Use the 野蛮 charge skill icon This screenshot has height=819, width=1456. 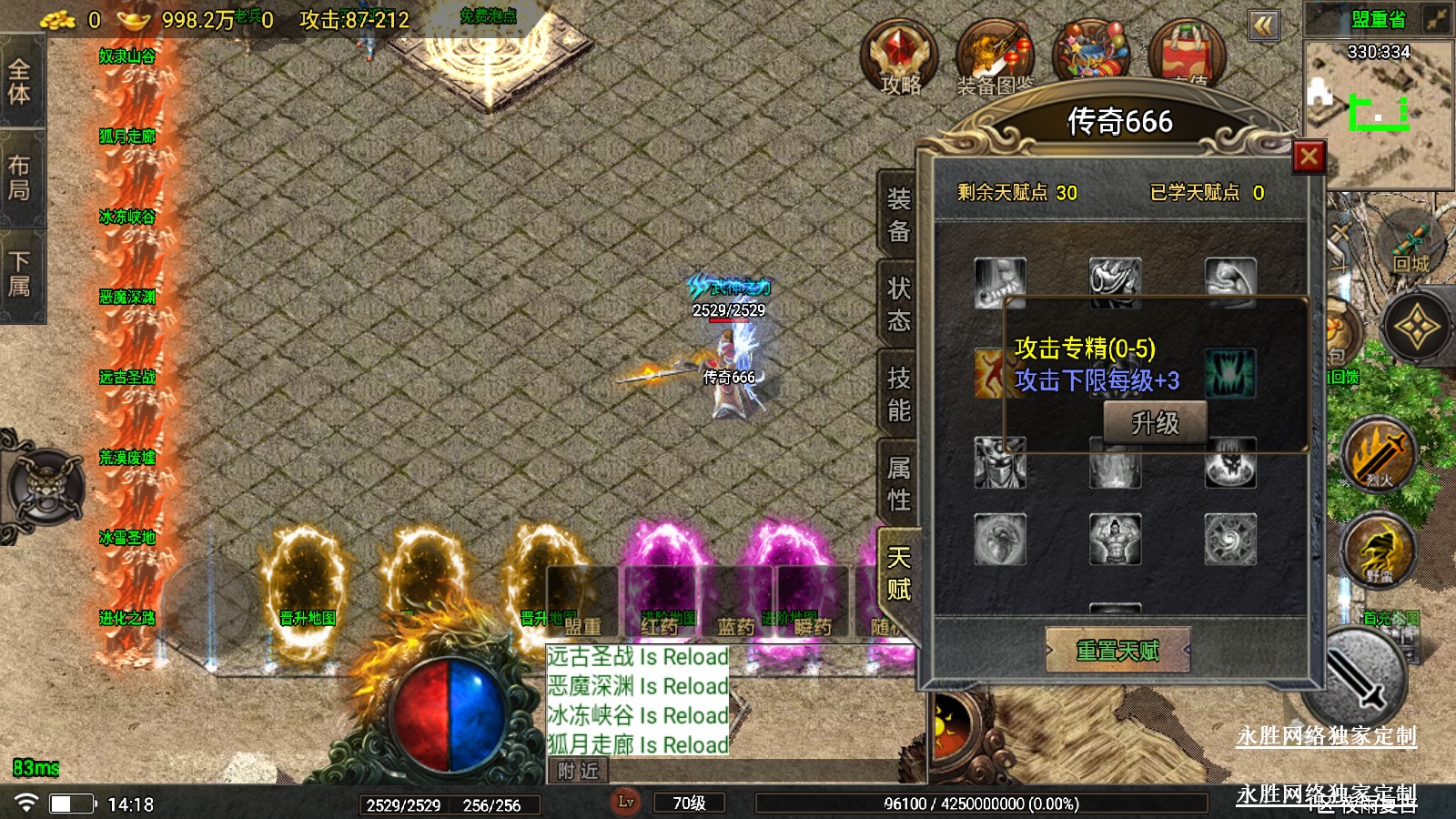(x=1379, y=549)
